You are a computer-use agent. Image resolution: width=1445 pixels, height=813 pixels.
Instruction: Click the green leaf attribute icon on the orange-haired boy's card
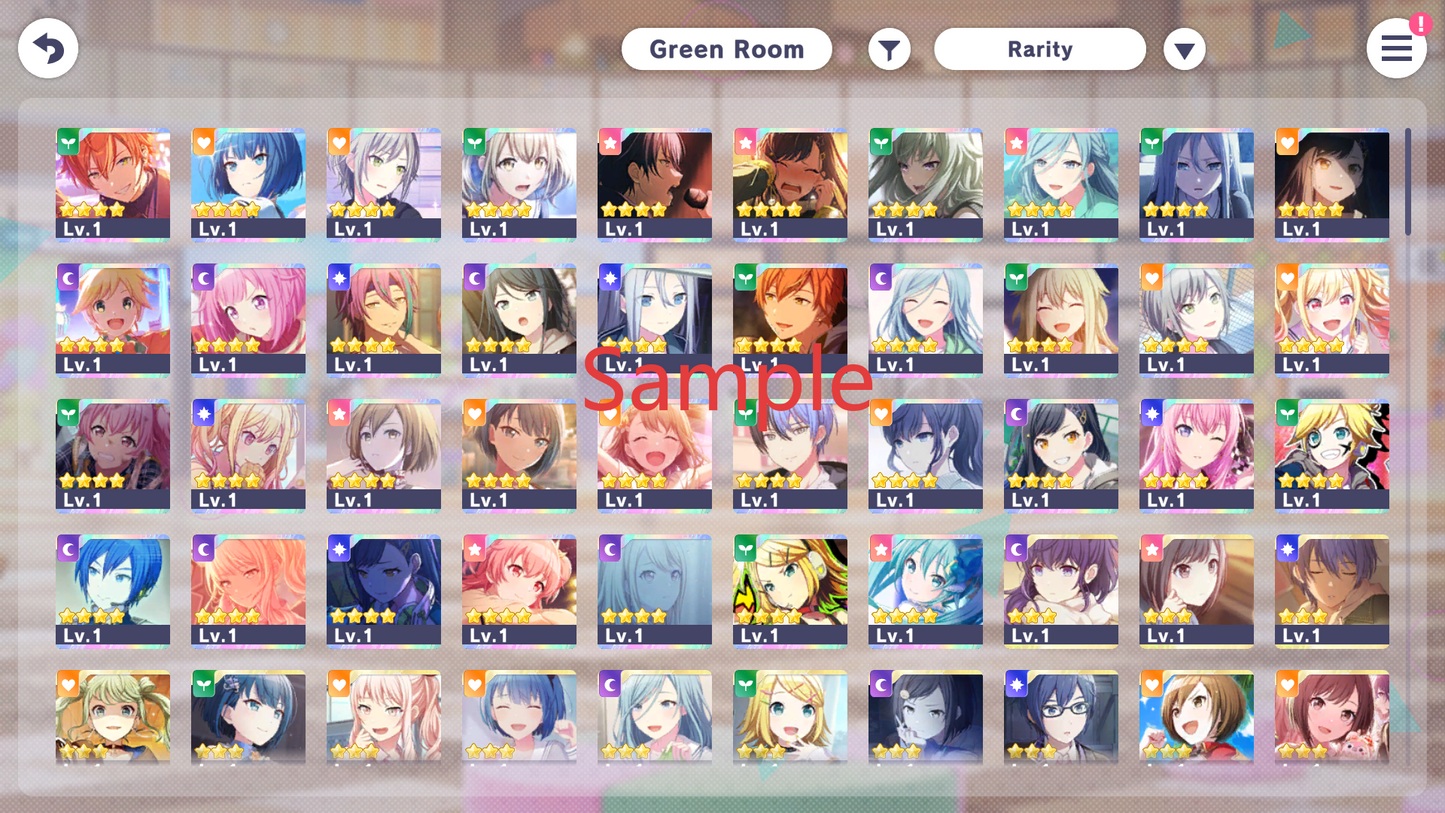tap(67, 142)
